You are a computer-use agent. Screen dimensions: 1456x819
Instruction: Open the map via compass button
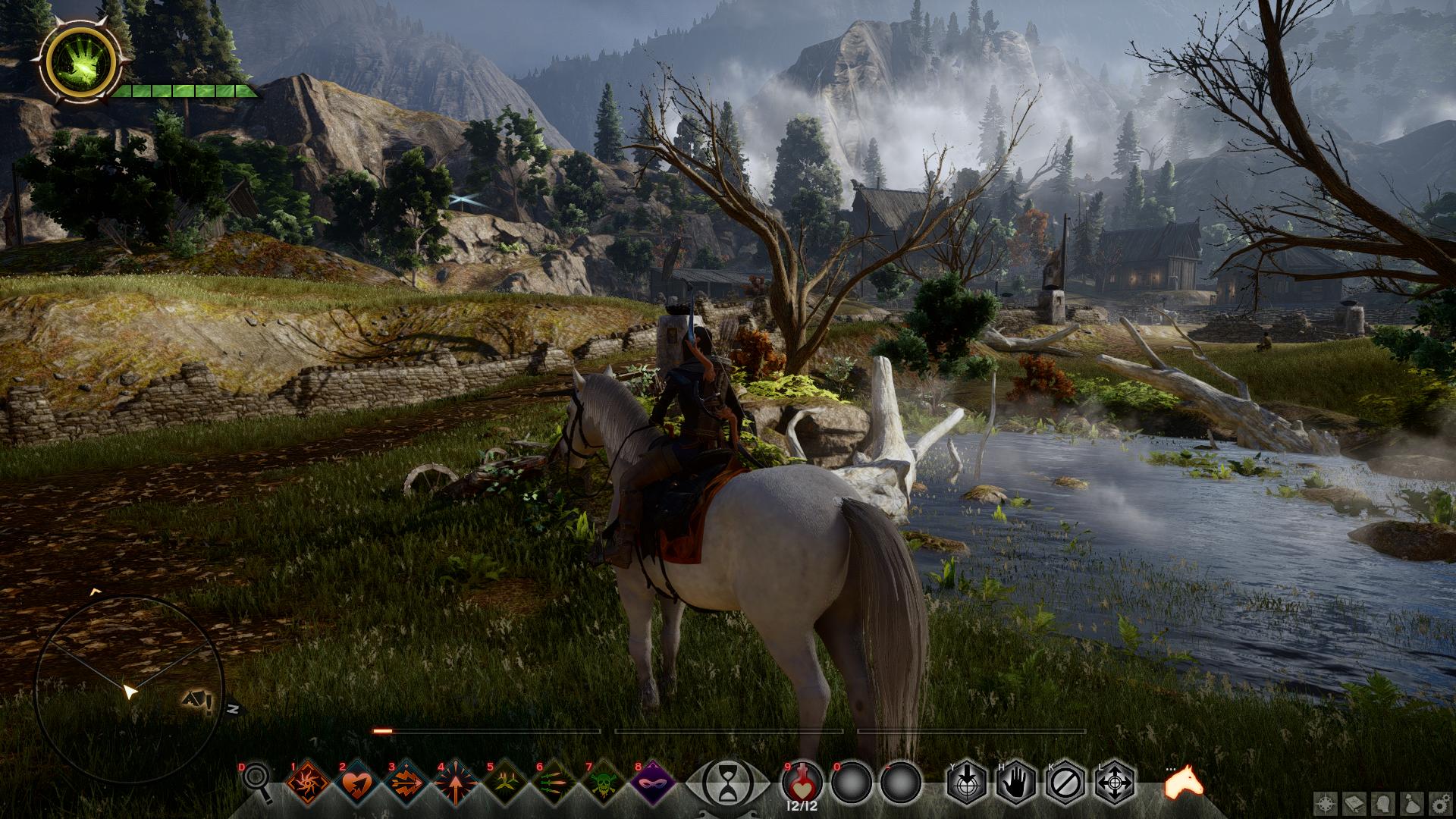click(x=1326, y=802)
